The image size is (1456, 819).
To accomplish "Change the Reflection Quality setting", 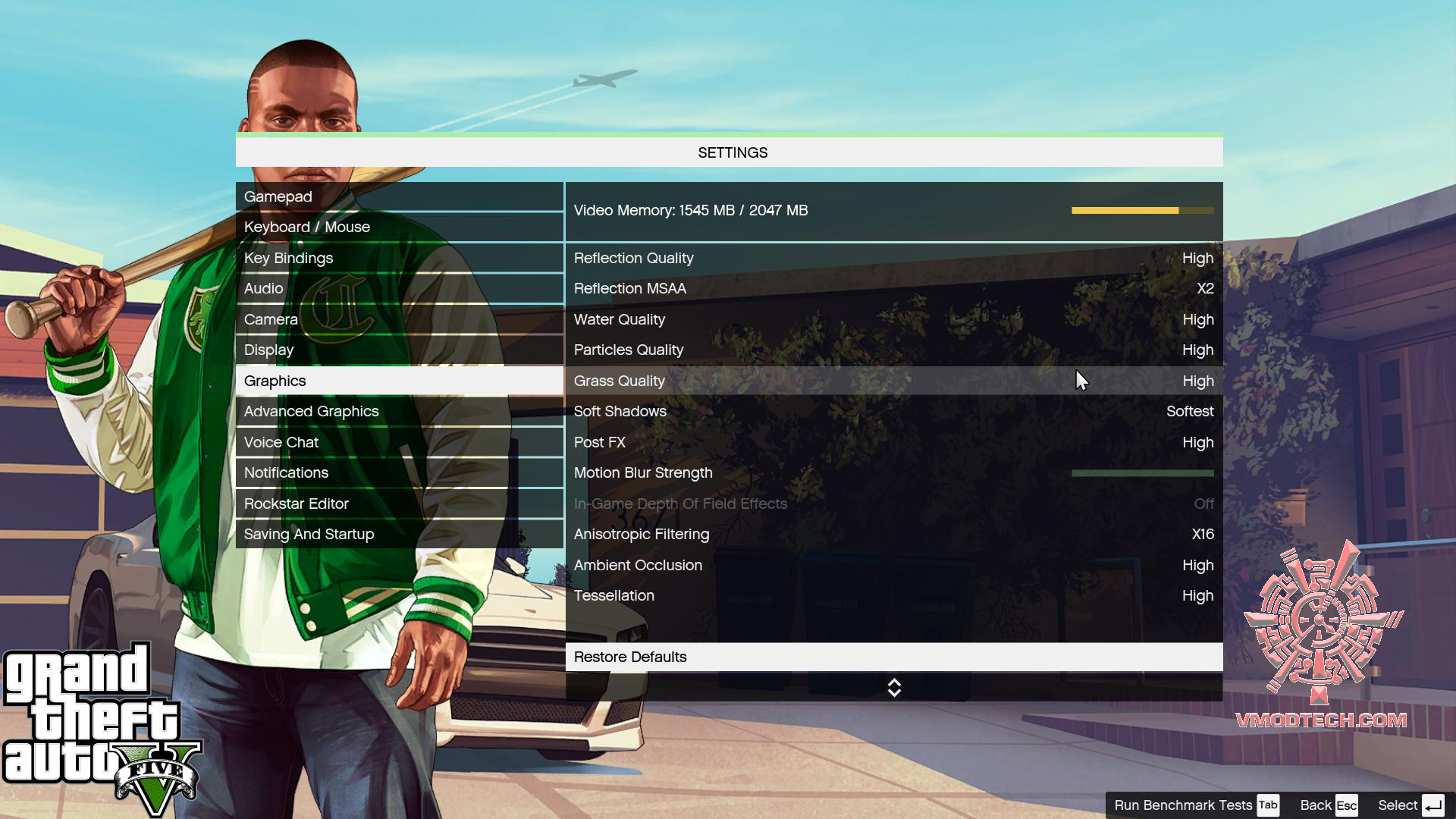I will coord(895,258).
